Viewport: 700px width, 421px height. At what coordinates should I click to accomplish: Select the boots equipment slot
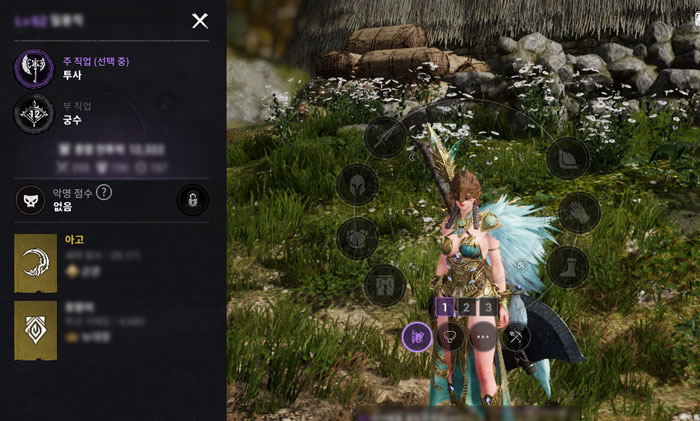point(567,266)
